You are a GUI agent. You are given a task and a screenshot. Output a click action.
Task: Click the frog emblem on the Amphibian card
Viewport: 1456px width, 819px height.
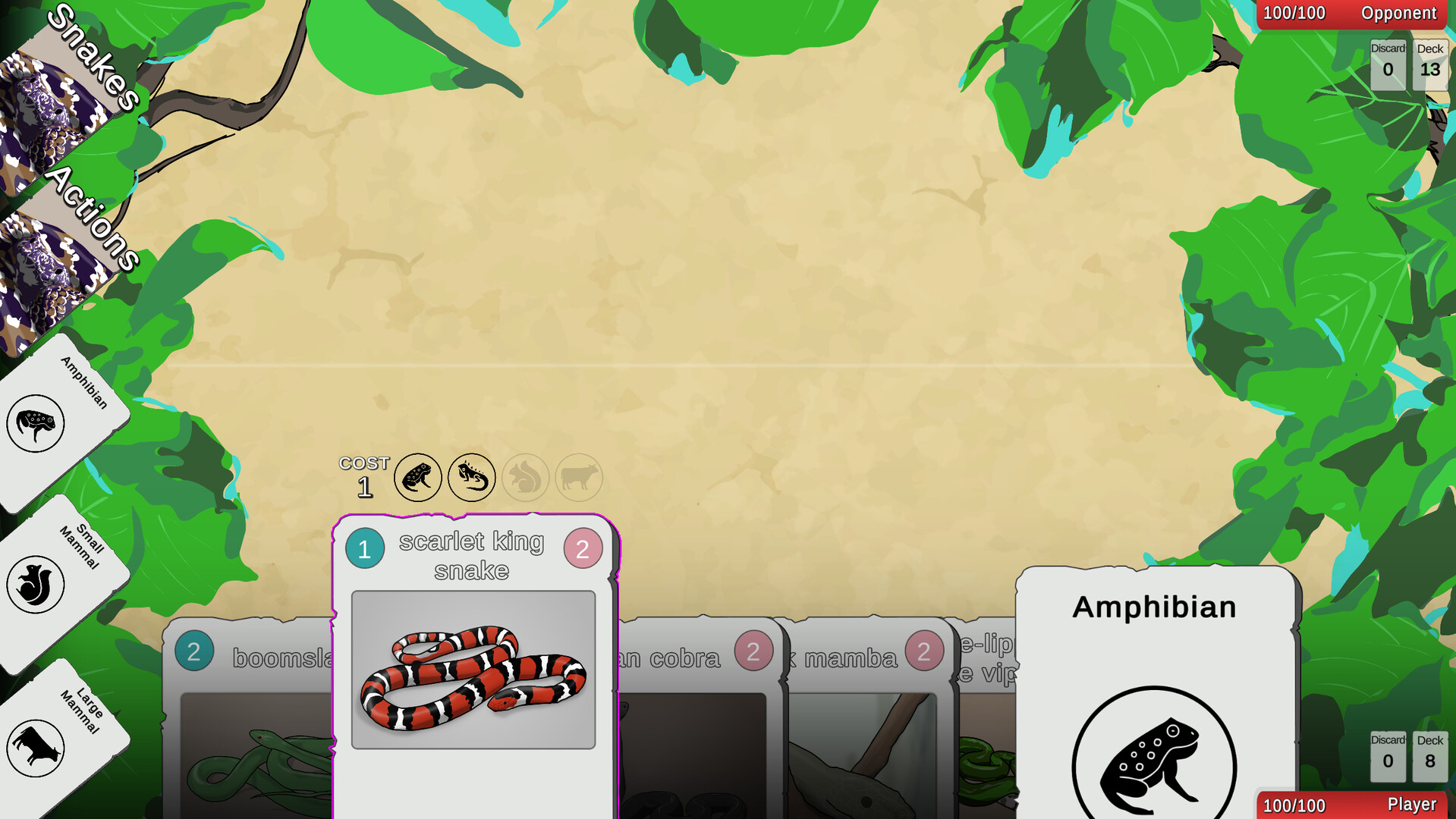(1154, 758)
